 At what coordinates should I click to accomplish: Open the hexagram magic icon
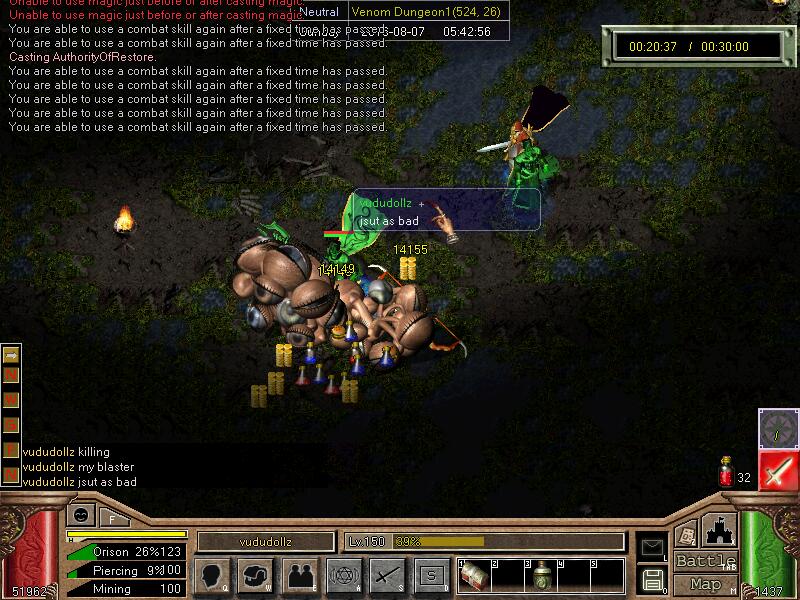tap(343, 575)
